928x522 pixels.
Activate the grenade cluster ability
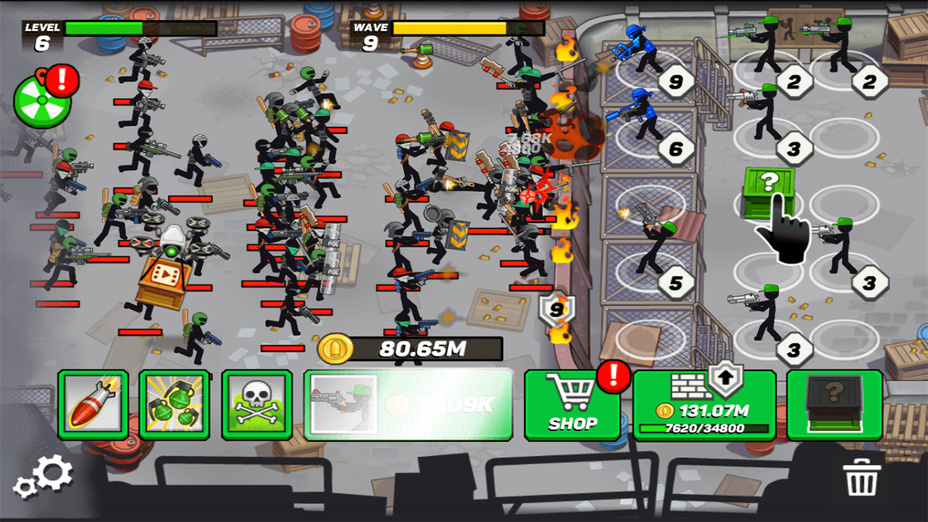pos(174,405)
